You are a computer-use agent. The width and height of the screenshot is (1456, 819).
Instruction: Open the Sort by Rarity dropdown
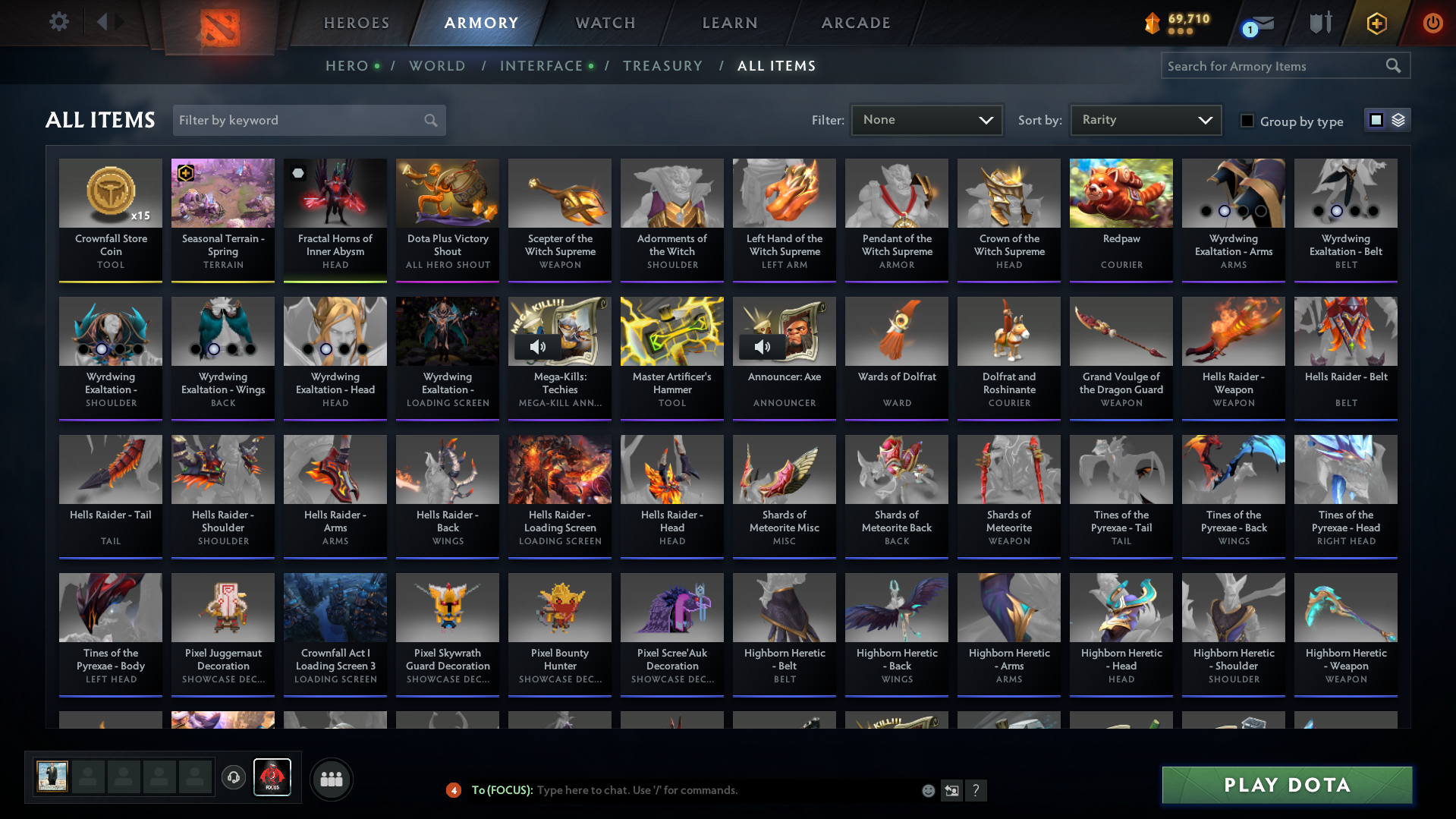pyautogui.click(x=1145, y=120)
